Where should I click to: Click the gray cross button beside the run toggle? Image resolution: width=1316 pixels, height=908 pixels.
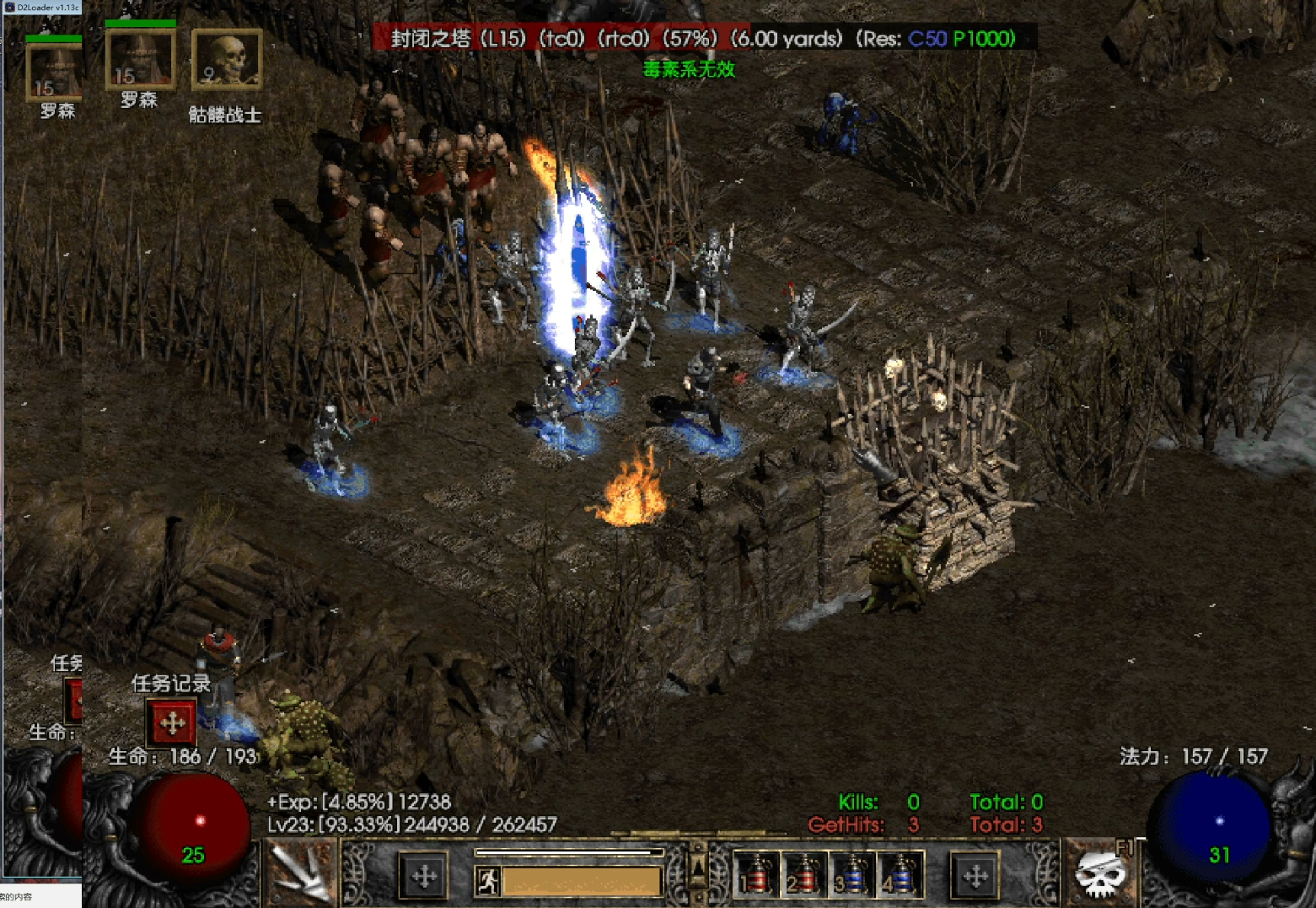click(424, 877)
